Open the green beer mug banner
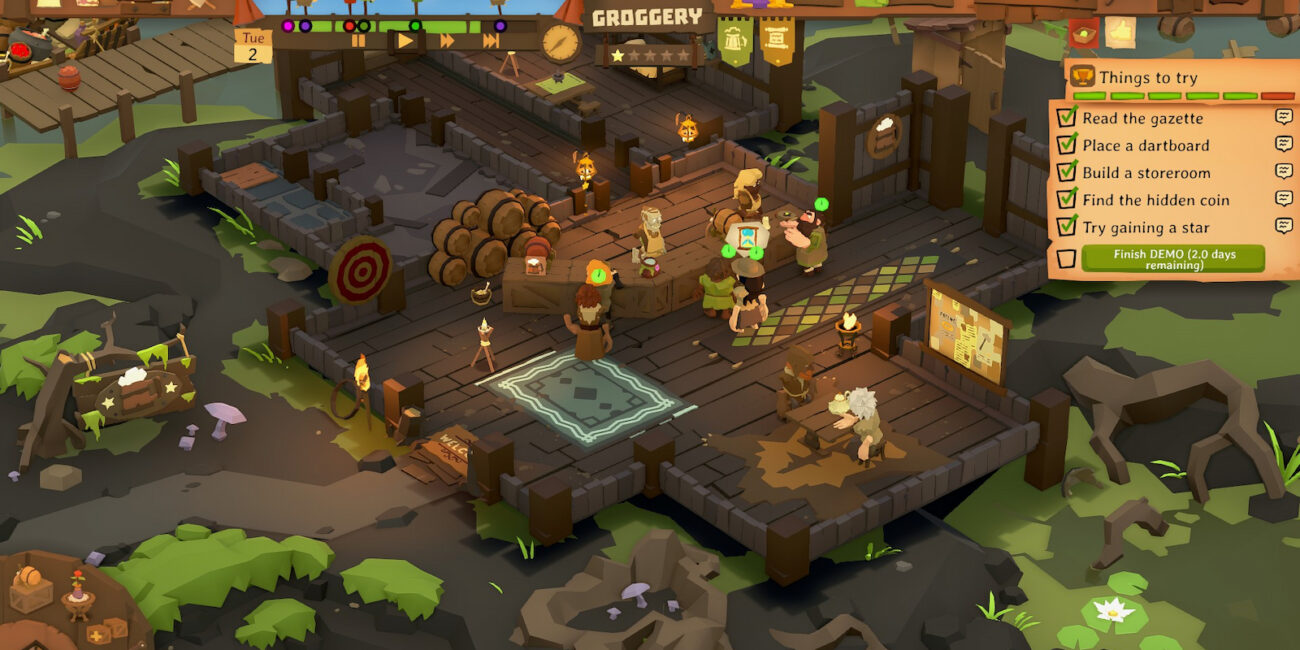The height and width of the screenshot is (650, 1300). (x=734, y=40)
